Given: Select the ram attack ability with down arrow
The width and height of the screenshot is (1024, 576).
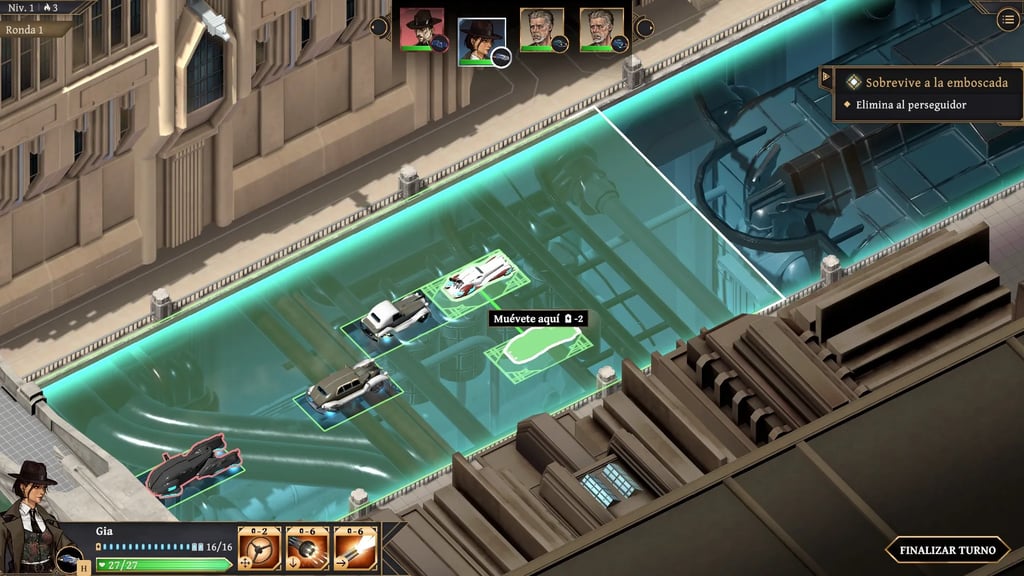Looking at the screenshot, I should (x=307, y=548).
